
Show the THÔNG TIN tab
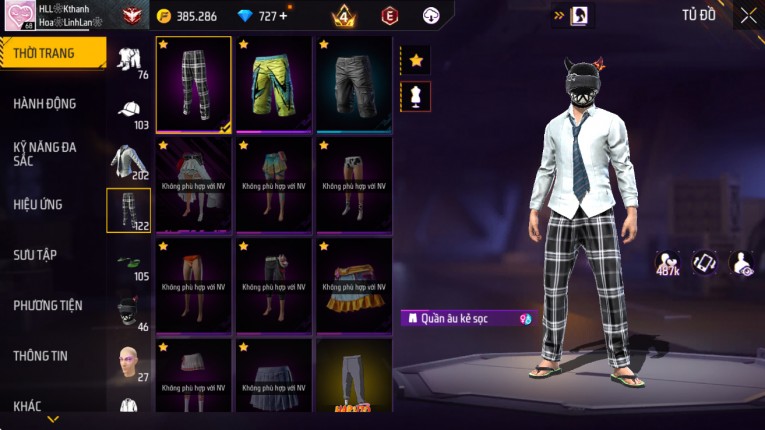click(41, 355)
